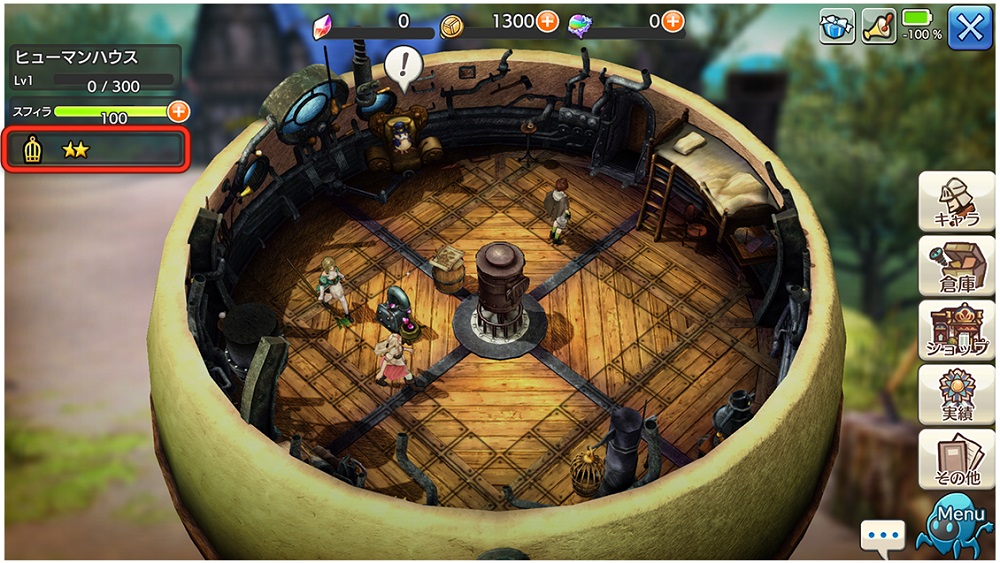Open the gift box presents icon
The width and height of the screenshot is (1000, 563).
point(837,27)
